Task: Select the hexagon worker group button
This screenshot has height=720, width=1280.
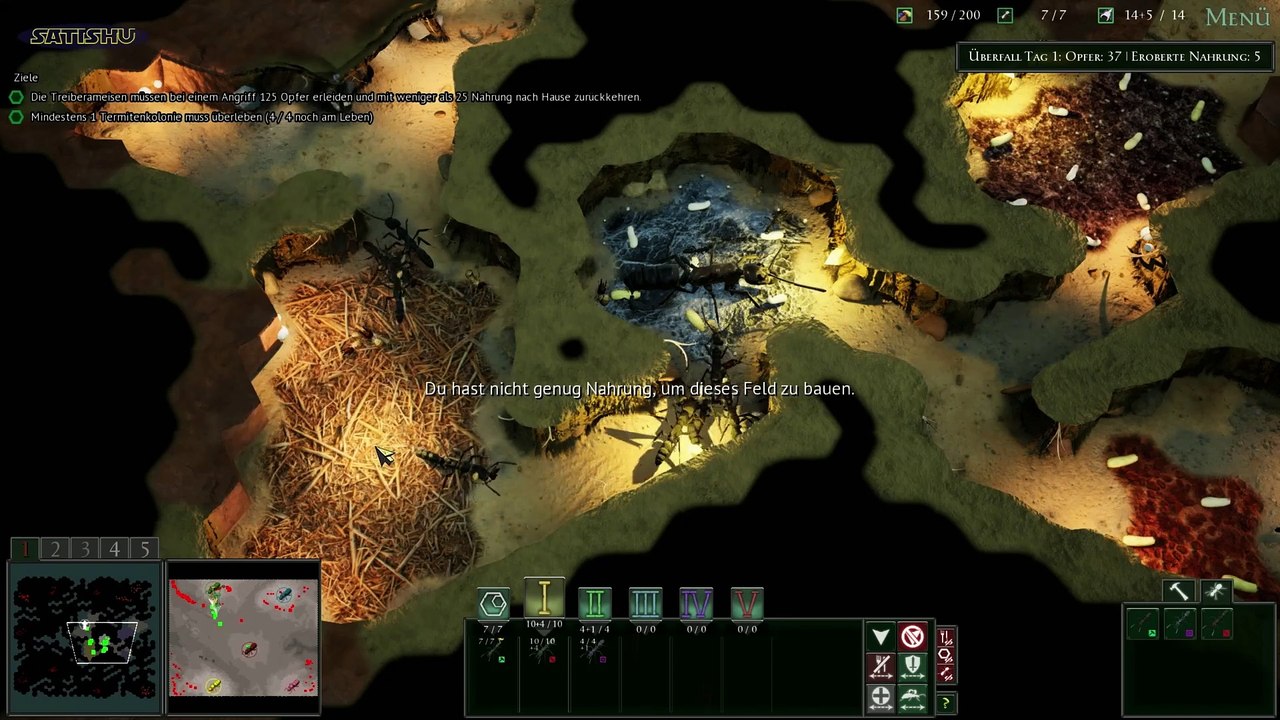Action: (493, 603)
